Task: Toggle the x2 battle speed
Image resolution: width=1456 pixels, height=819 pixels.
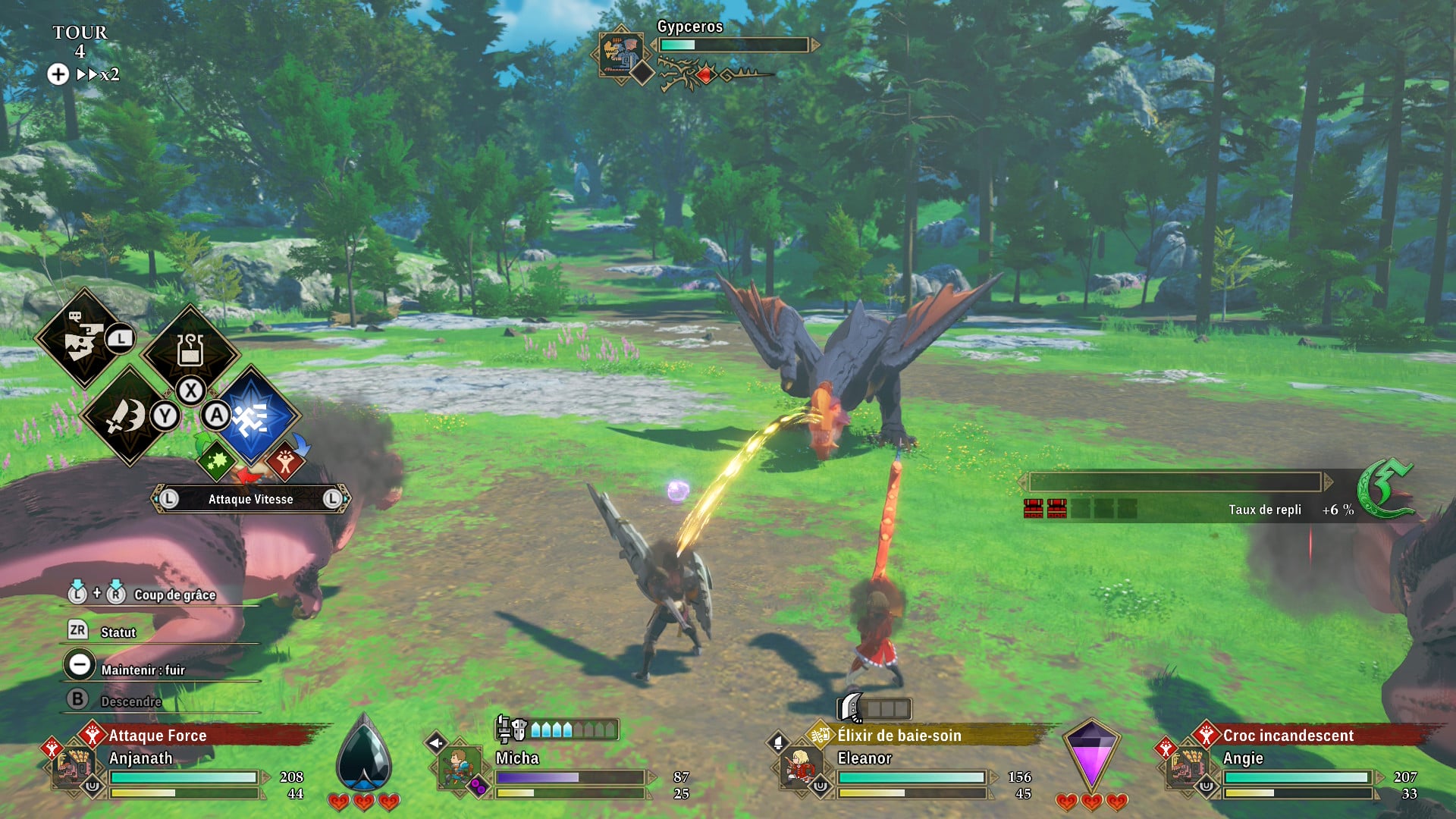Action: click(97, 74)
